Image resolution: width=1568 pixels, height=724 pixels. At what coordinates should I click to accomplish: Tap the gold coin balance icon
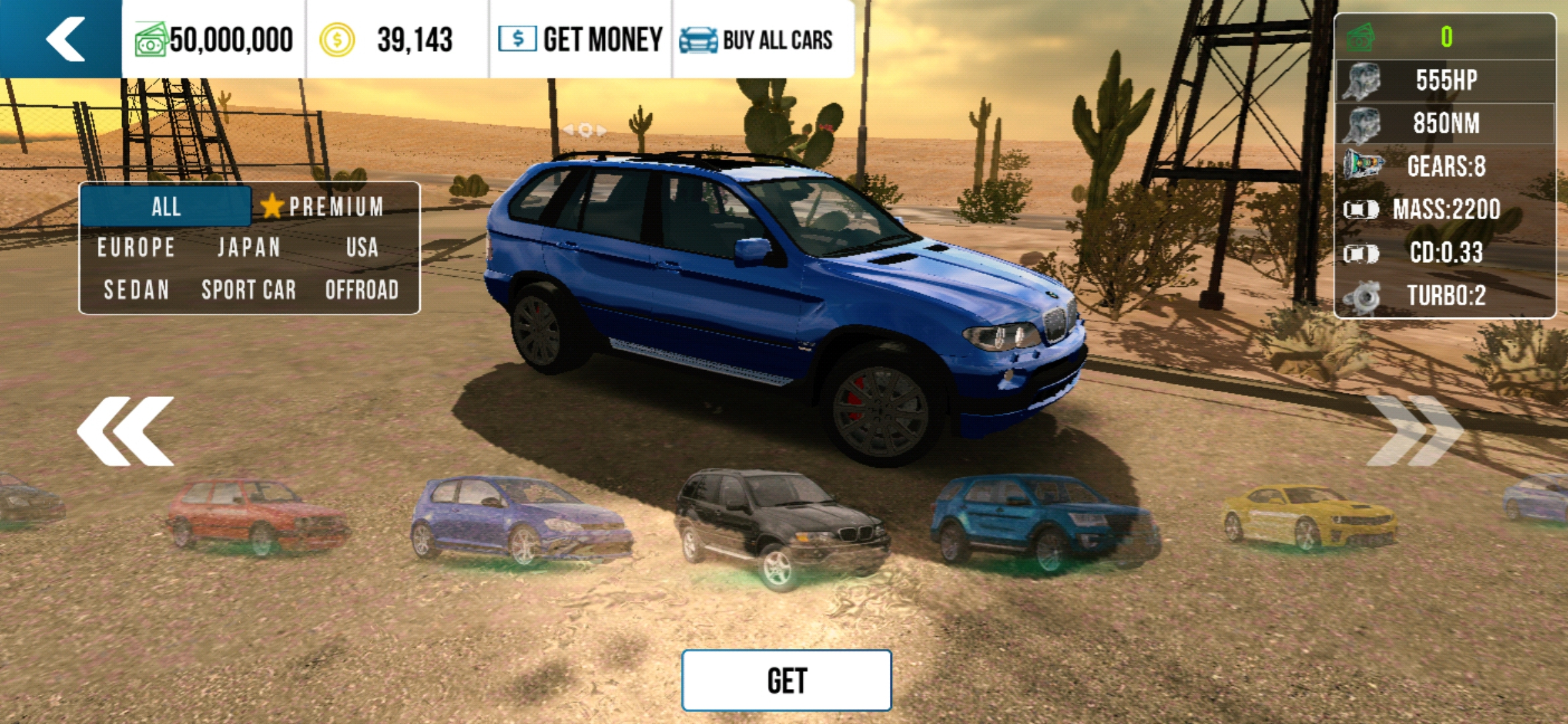point(336,40)
